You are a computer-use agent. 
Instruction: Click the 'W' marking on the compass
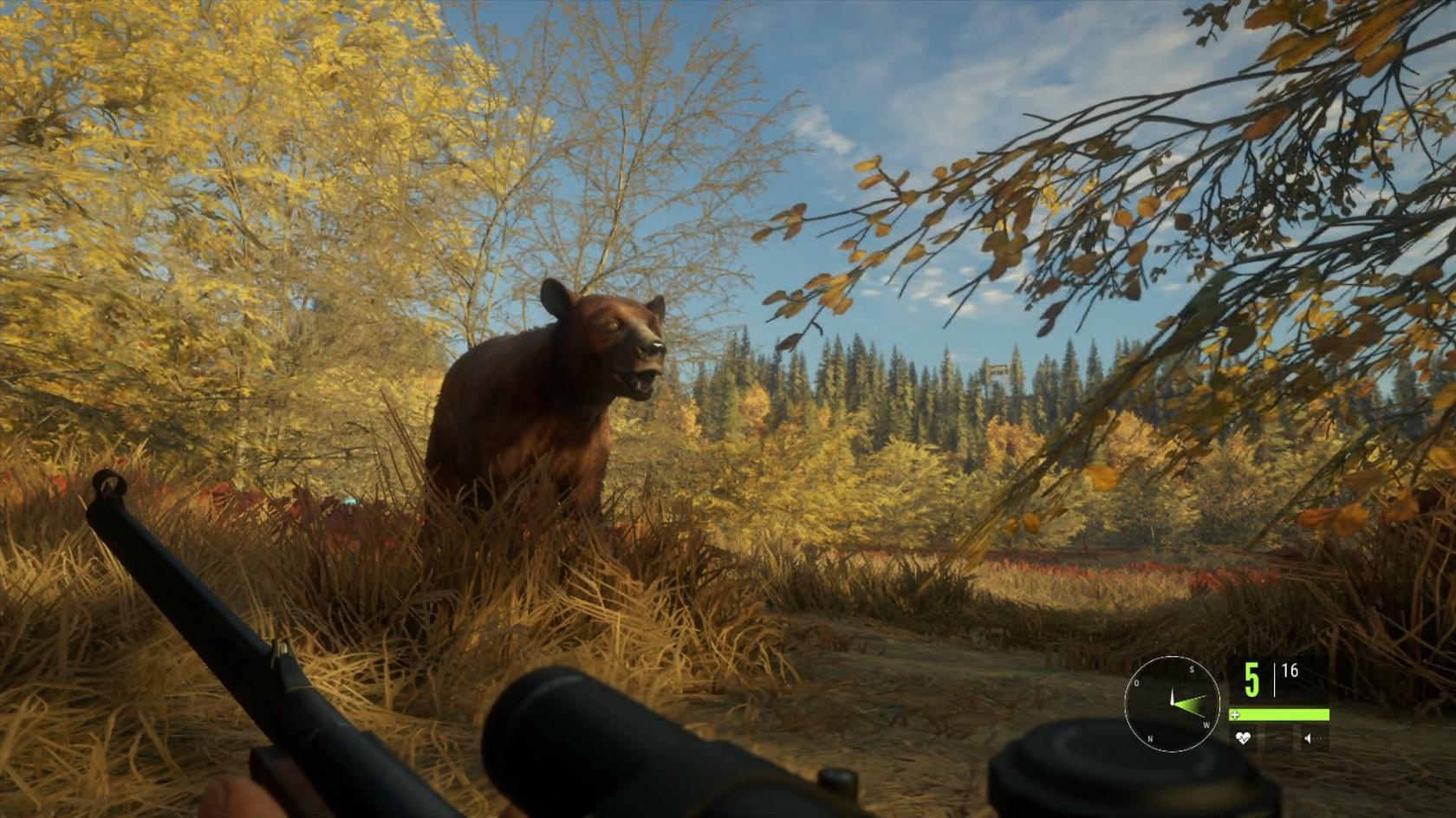(x=1206, y=724)
